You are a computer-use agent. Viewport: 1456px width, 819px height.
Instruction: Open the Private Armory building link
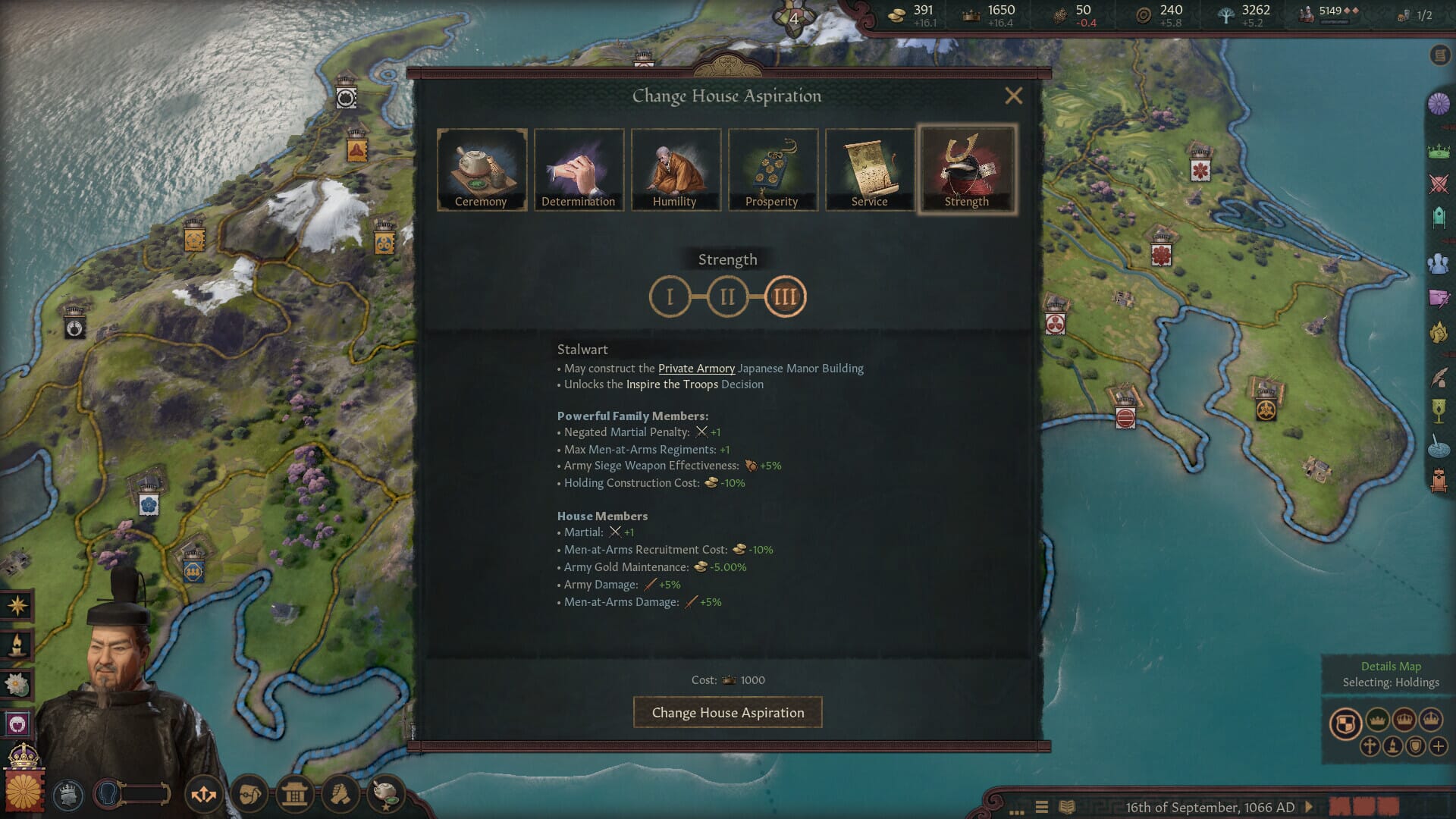[x=696, y=369]
